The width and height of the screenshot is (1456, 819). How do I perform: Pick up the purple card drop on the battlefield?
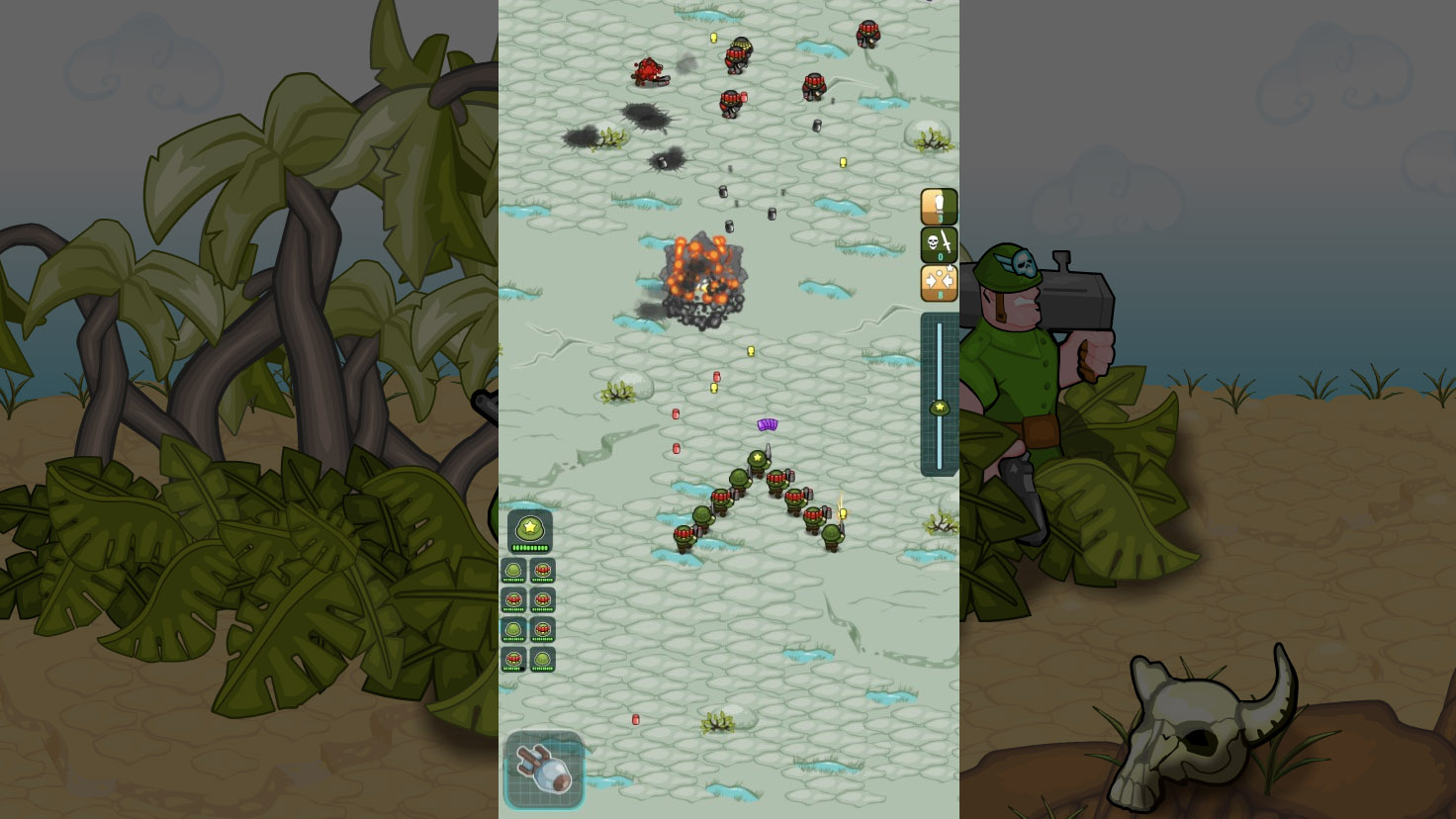pyautogui.click(x=768, y=425)
